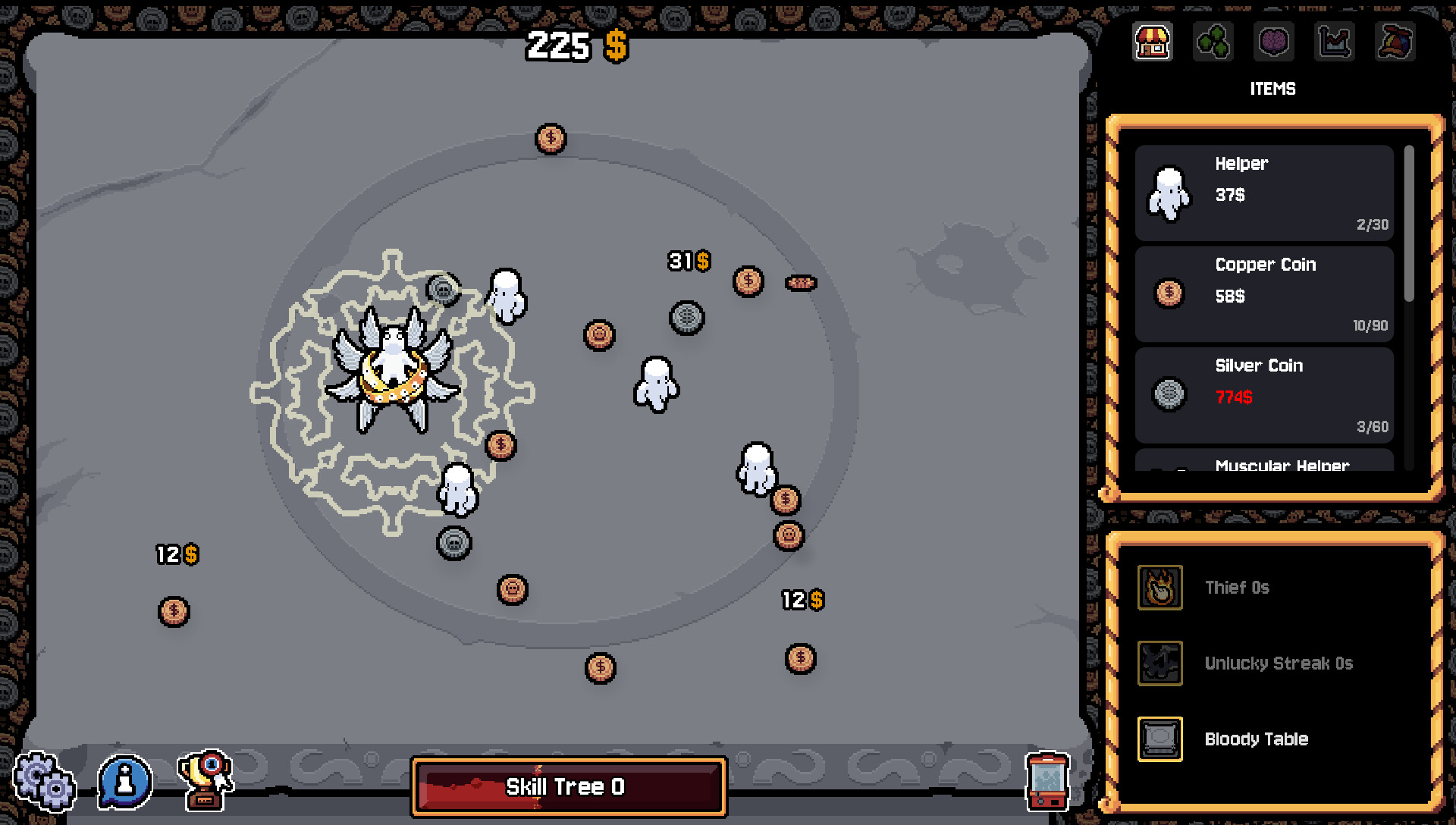Click the Copper Coin icon in the shop list
This screenshot has width=1456, height=825.
click(1168, 295)
